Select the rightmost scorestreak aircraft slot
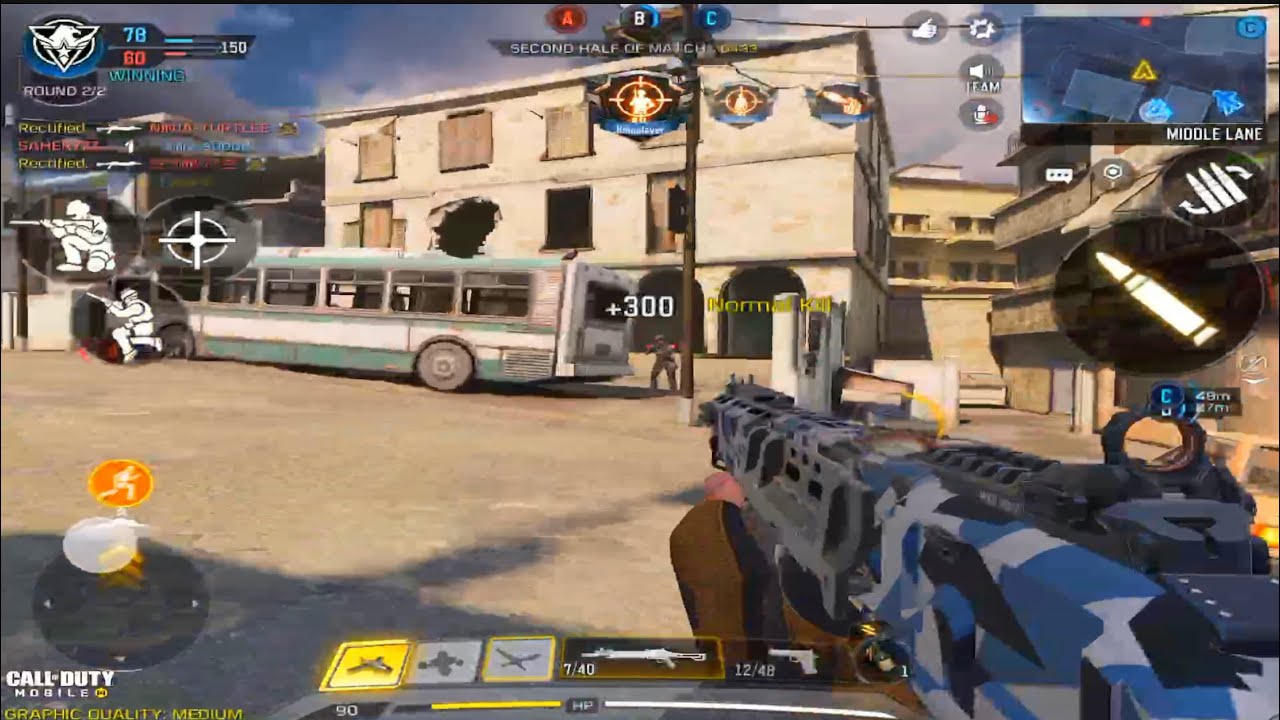 (x=519, y=660)
